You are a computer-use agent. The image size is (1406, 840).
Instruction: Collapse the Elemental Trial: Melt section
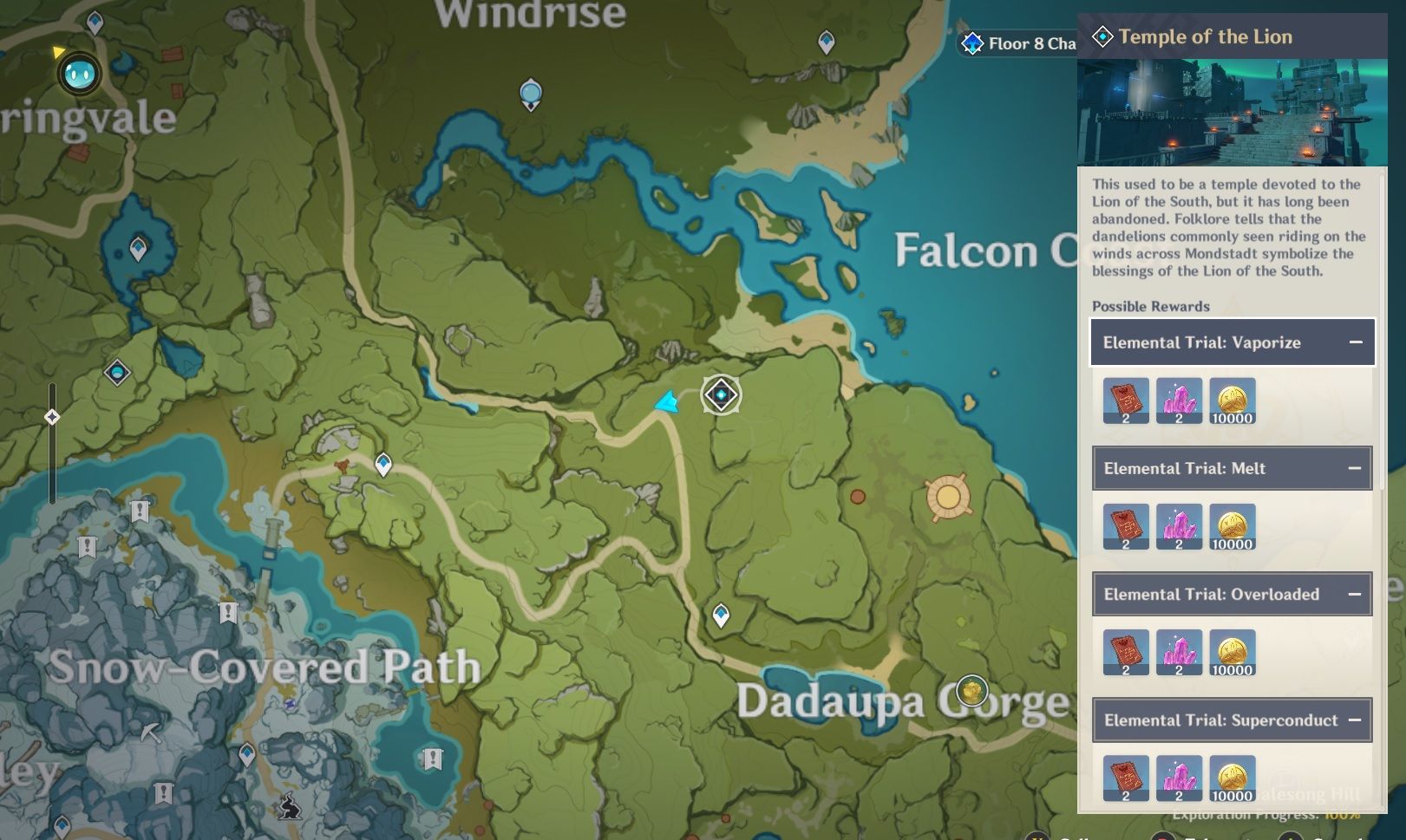pyautogui.click(x=1356, y=468)
